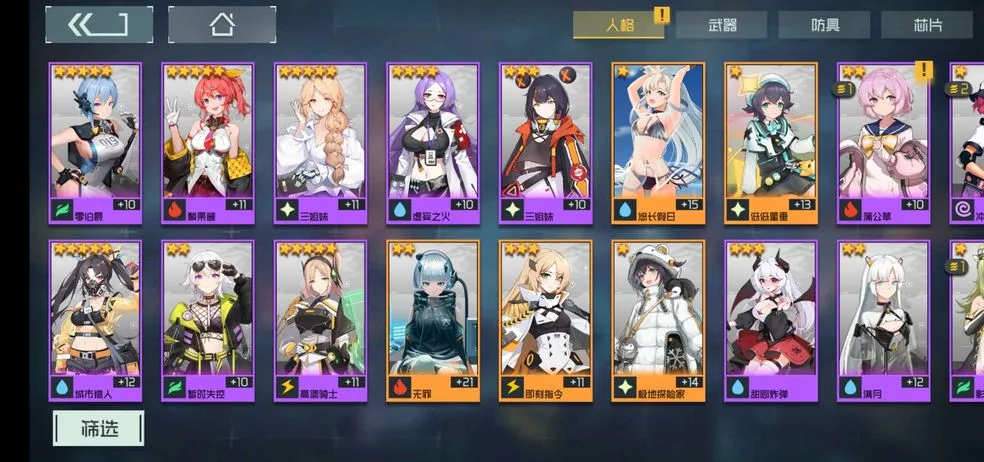Select the 高洁骑士 character card
The image size is (984, 462).
pyautogui.click(x=321, y=320)
